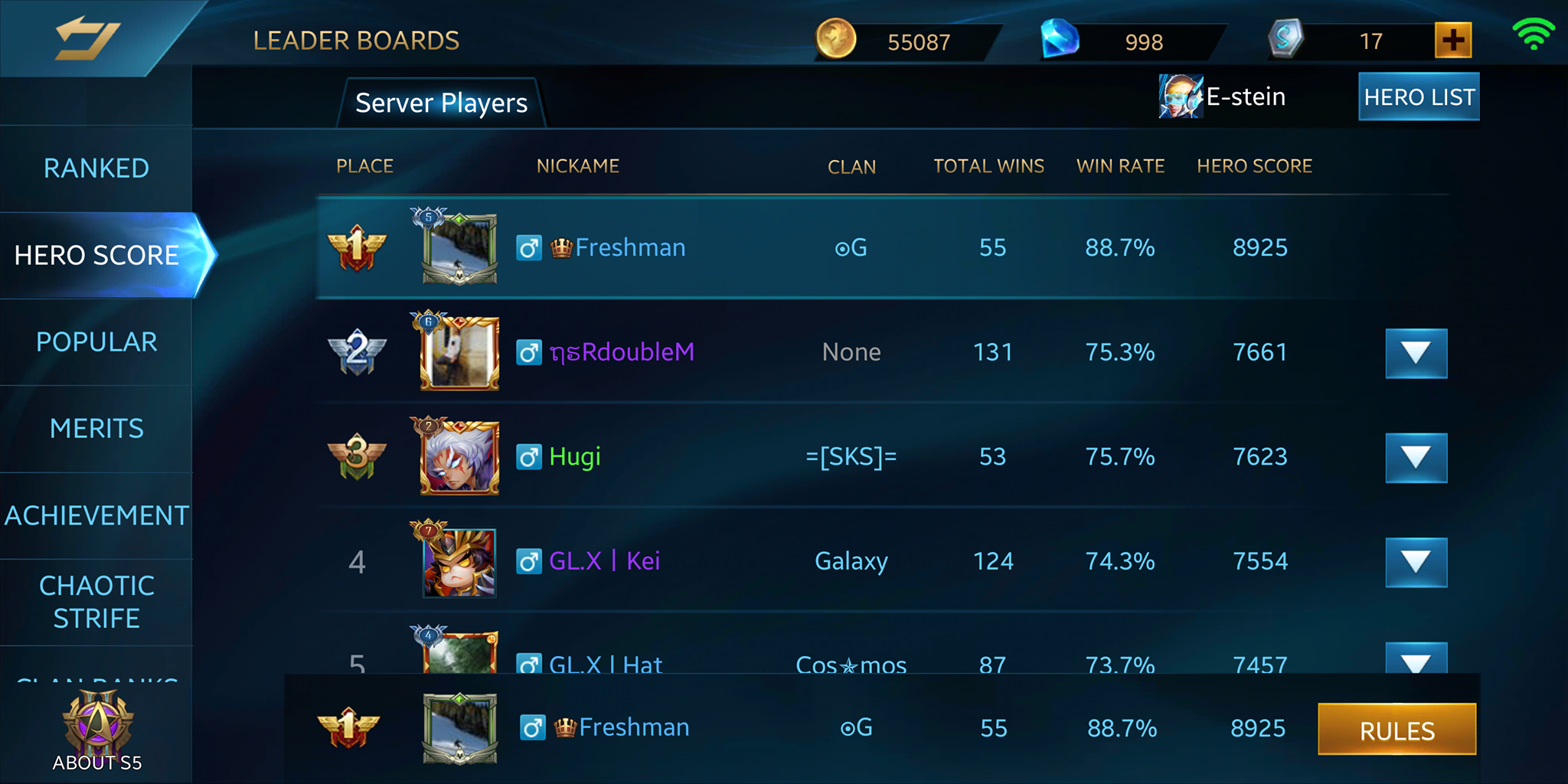This screenshot has height=784, width=1568.
Task: Click the silver ticket currency icon
Action: (x=1286, y=40)
